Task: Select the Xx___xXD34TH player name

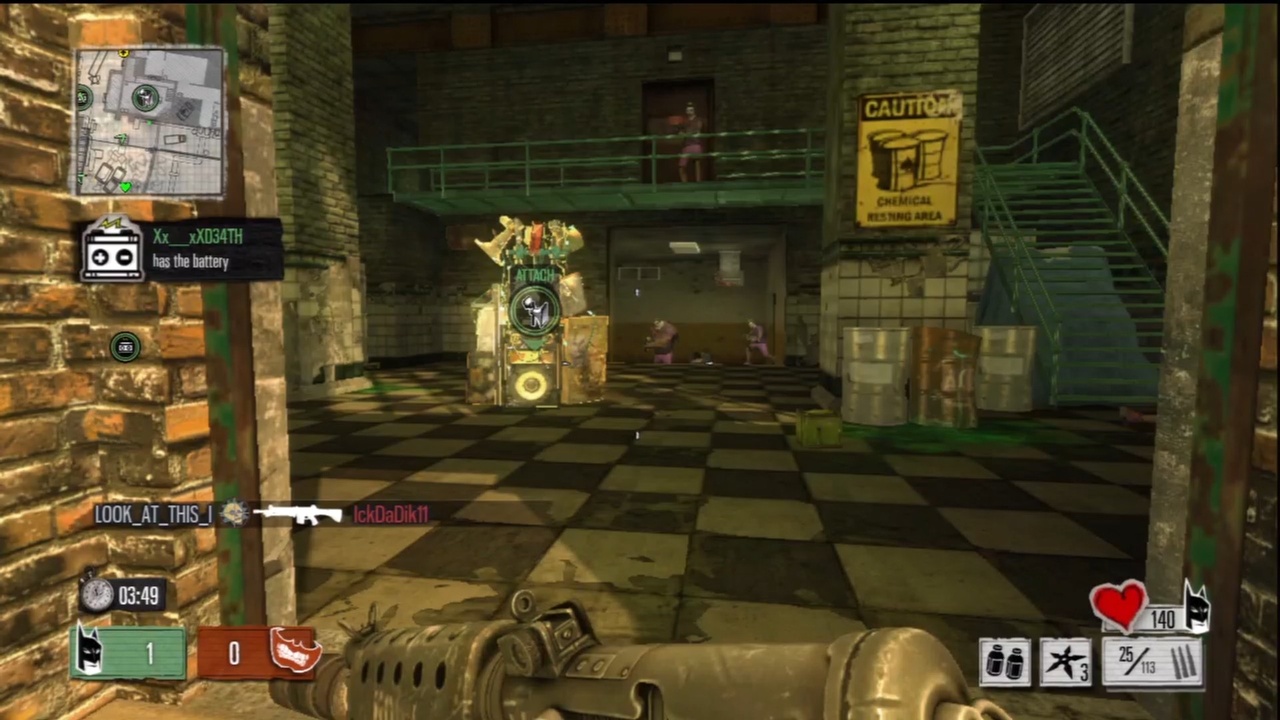Action: tap(196, 237)
